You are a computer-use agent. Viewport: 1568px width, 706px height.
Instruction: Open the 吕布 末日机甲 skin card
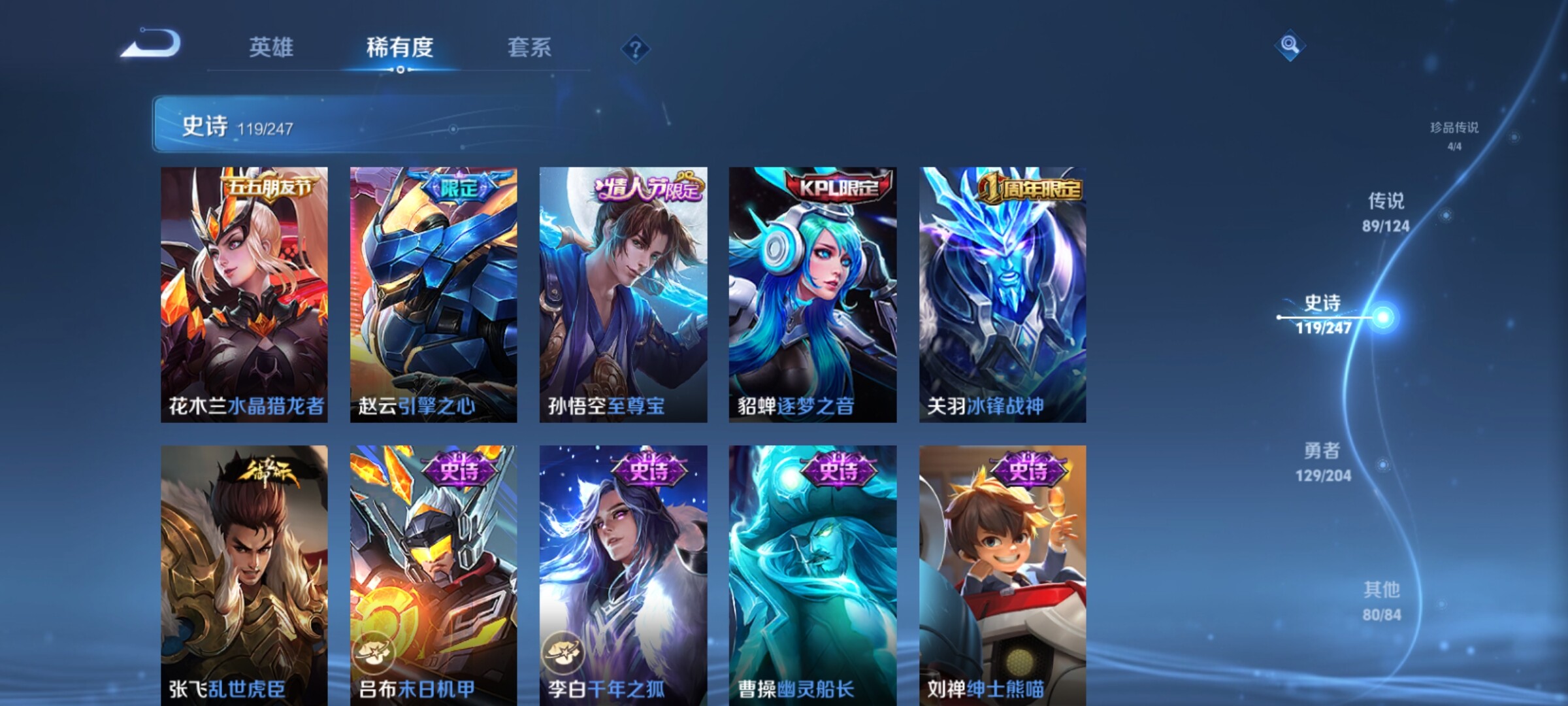(x=433, y=575)
